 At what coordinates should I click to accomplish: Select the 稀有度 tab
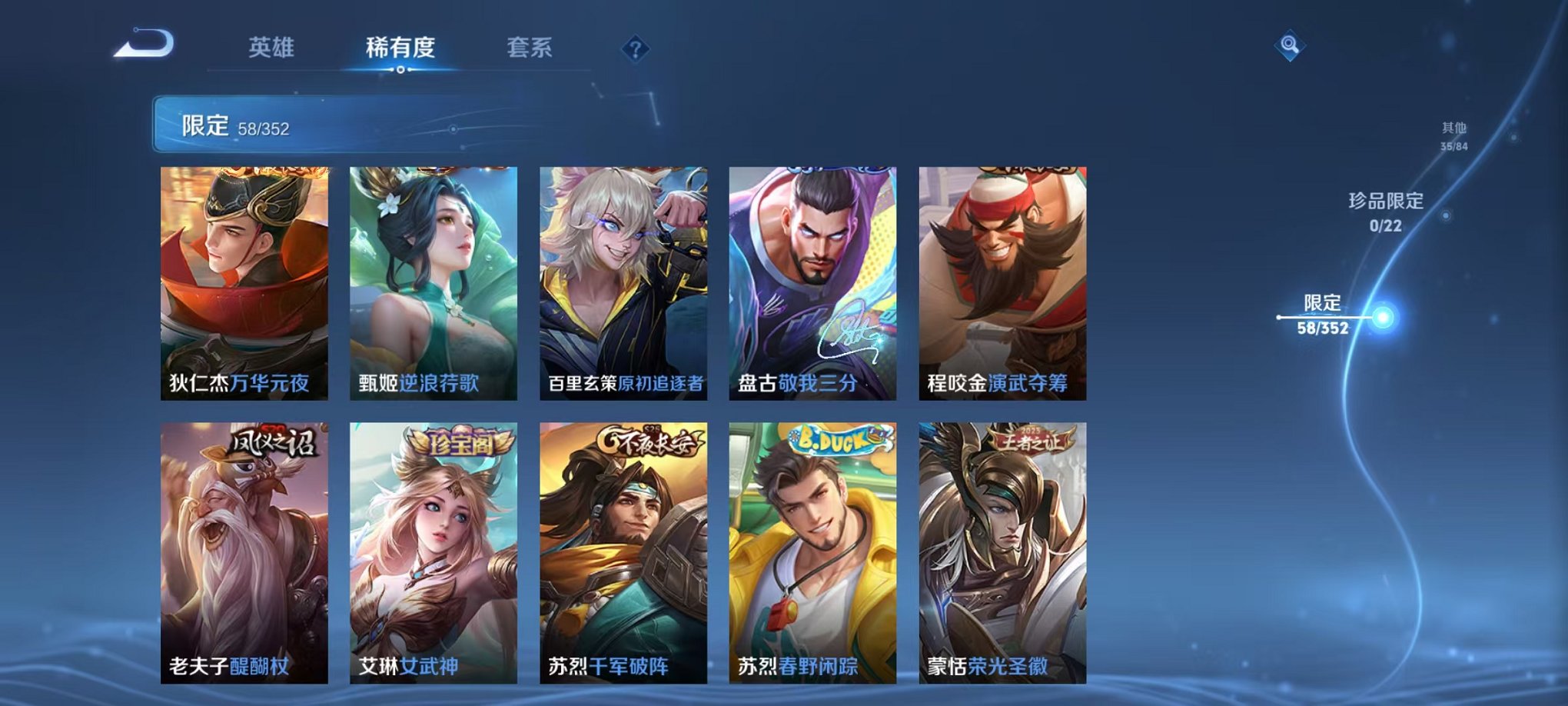(x=399, y=46)
